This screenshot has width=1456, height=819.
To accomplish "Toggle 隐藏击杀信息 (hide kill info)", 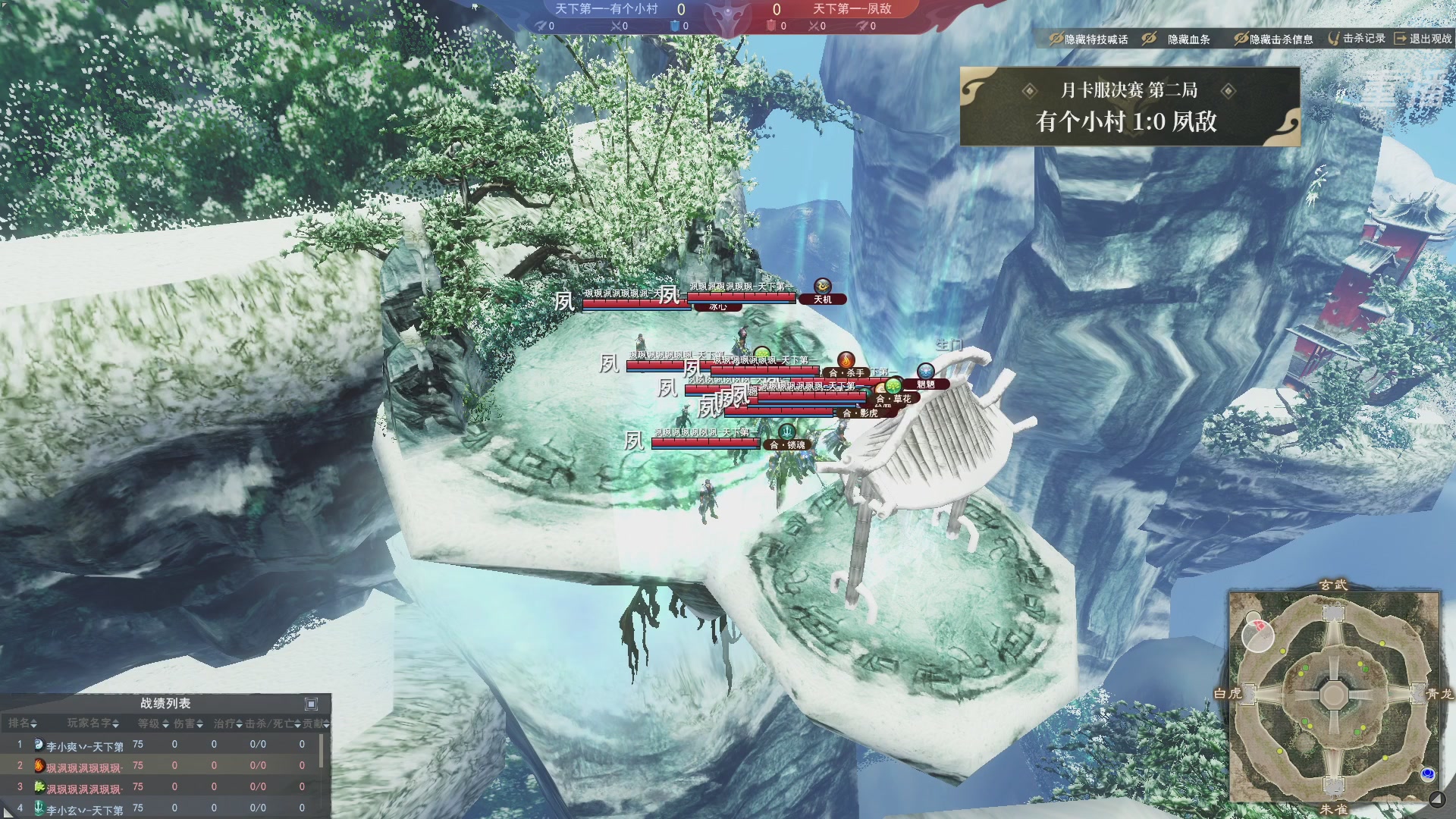I will coord(1273,39).
